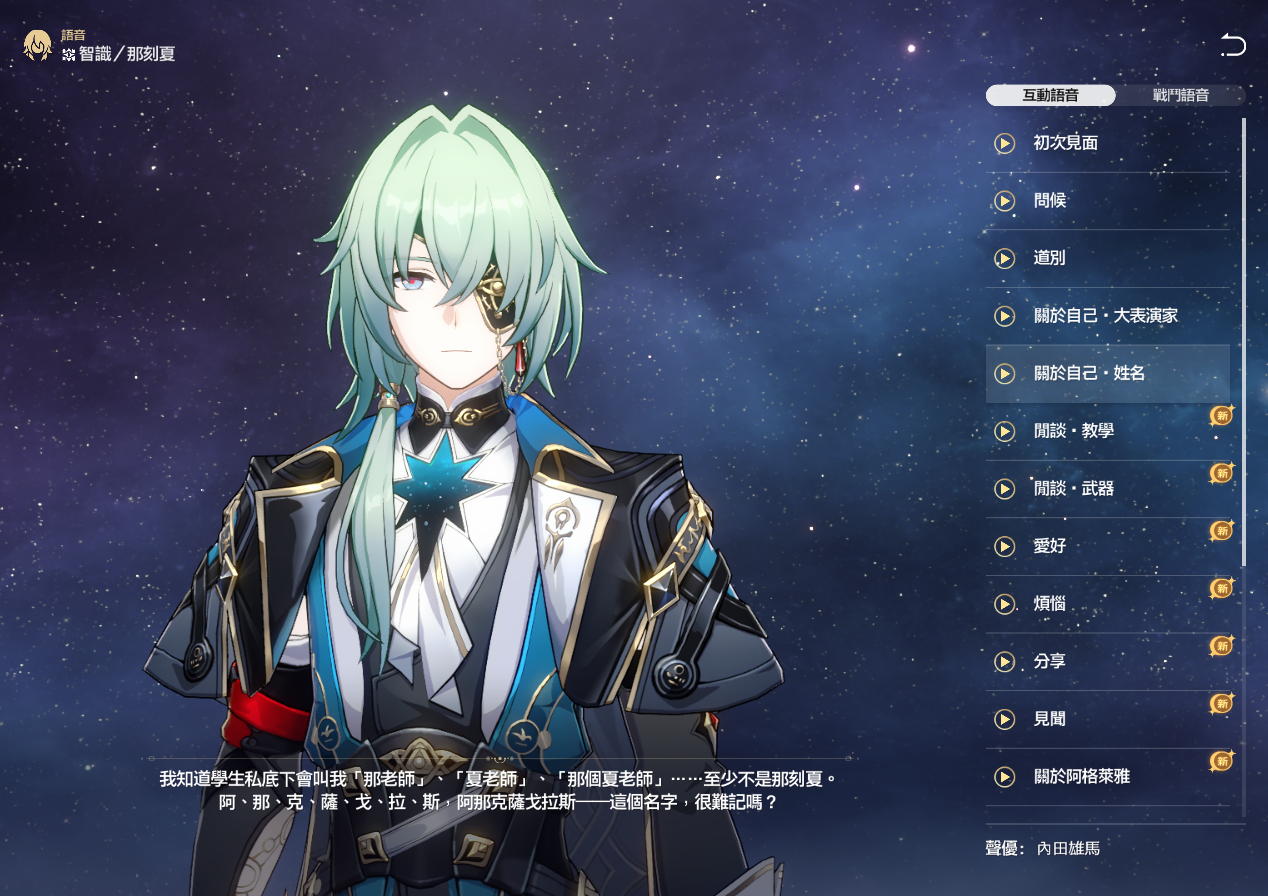Switch to the 戰鬥語音 tab

click(x=1180, y=96)
